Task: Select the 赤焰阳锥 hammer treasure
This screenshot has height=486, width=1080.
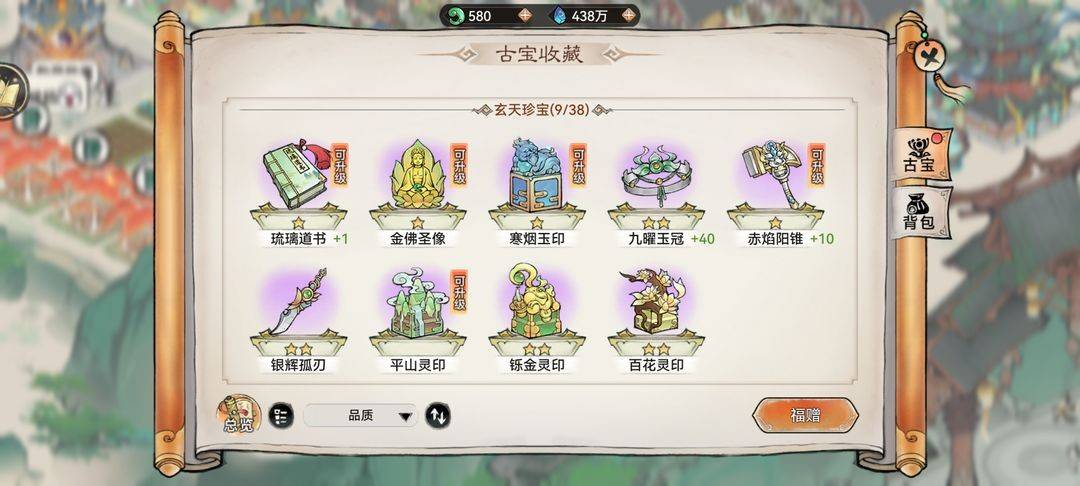Action: click(773, 180)
